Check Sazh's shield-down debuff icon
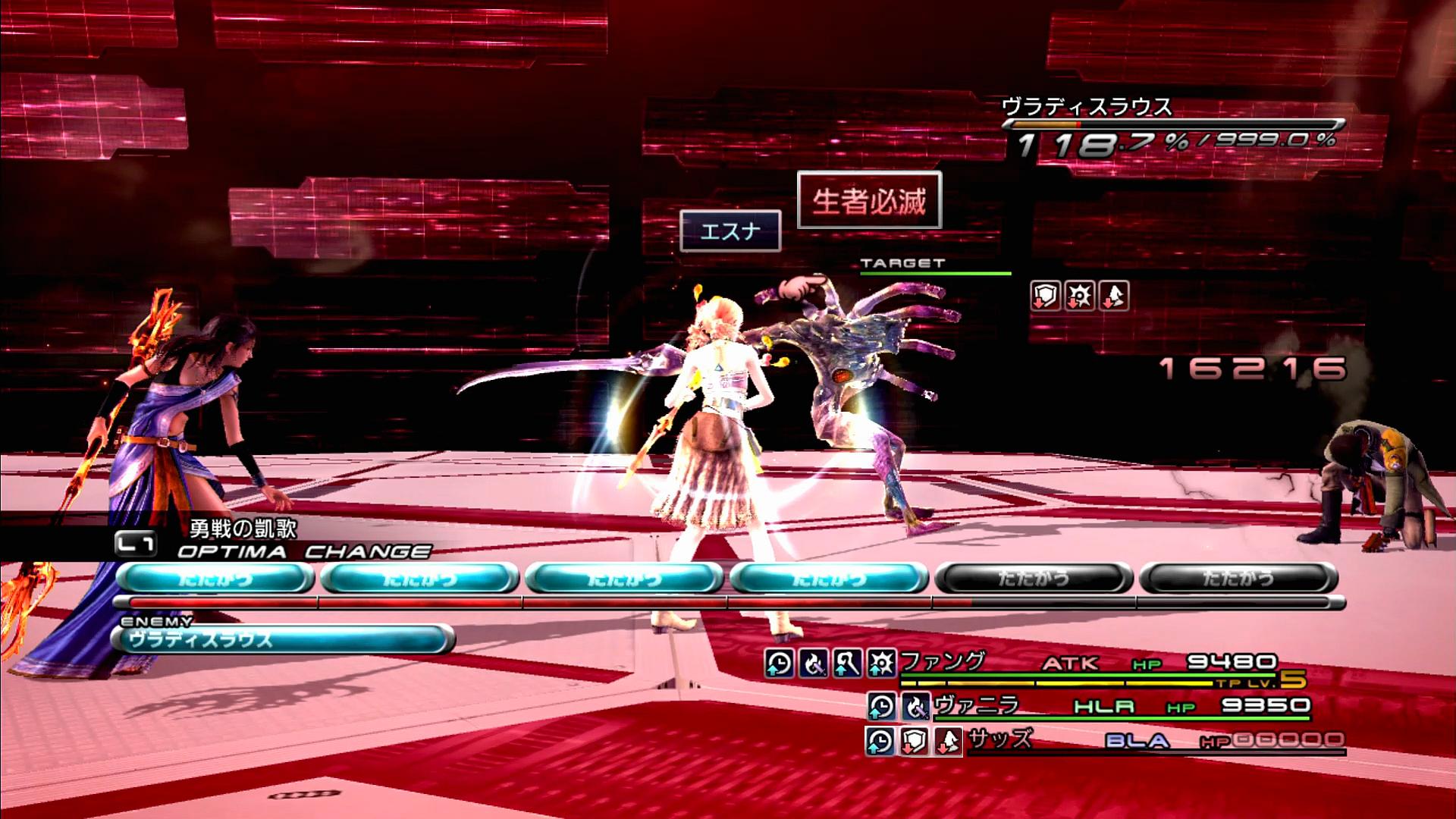Viewport: 1456px width, 819px height. 914,741
